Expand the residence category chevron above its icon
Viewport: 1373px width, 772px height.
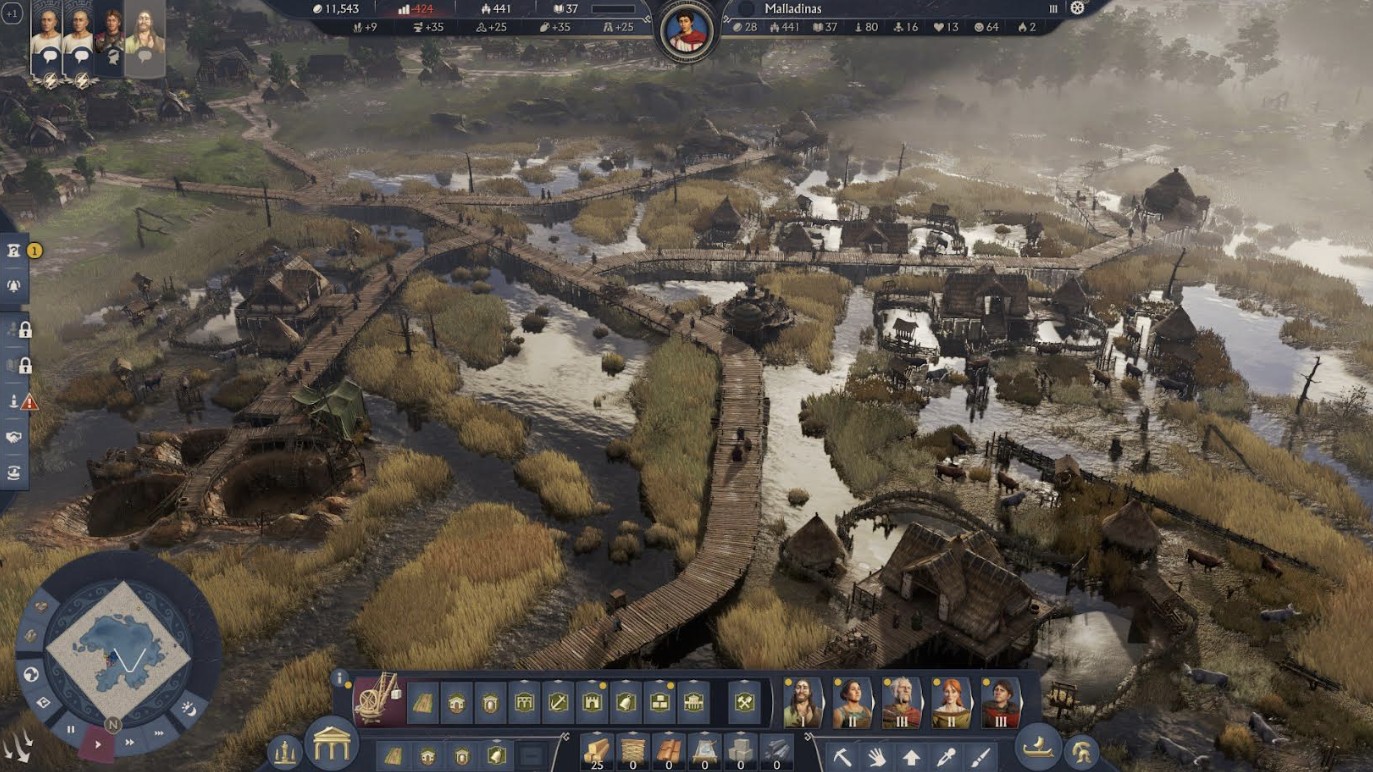(x=459, y=681)
